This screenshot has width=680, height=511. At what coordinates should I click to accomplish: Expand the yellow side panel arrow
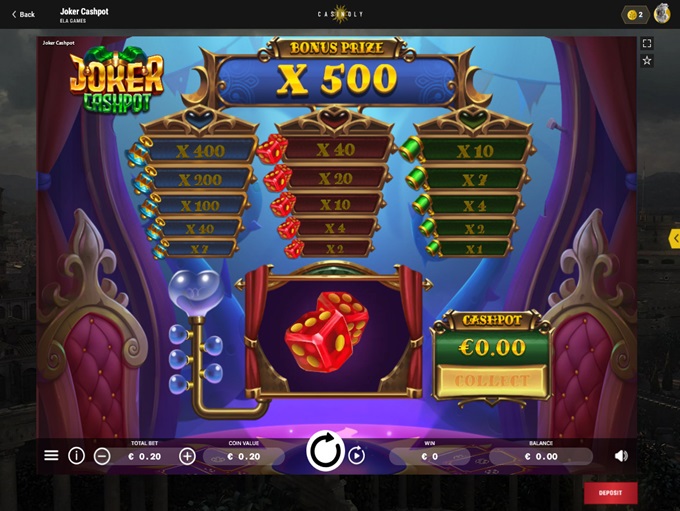(x=674, y=238)
